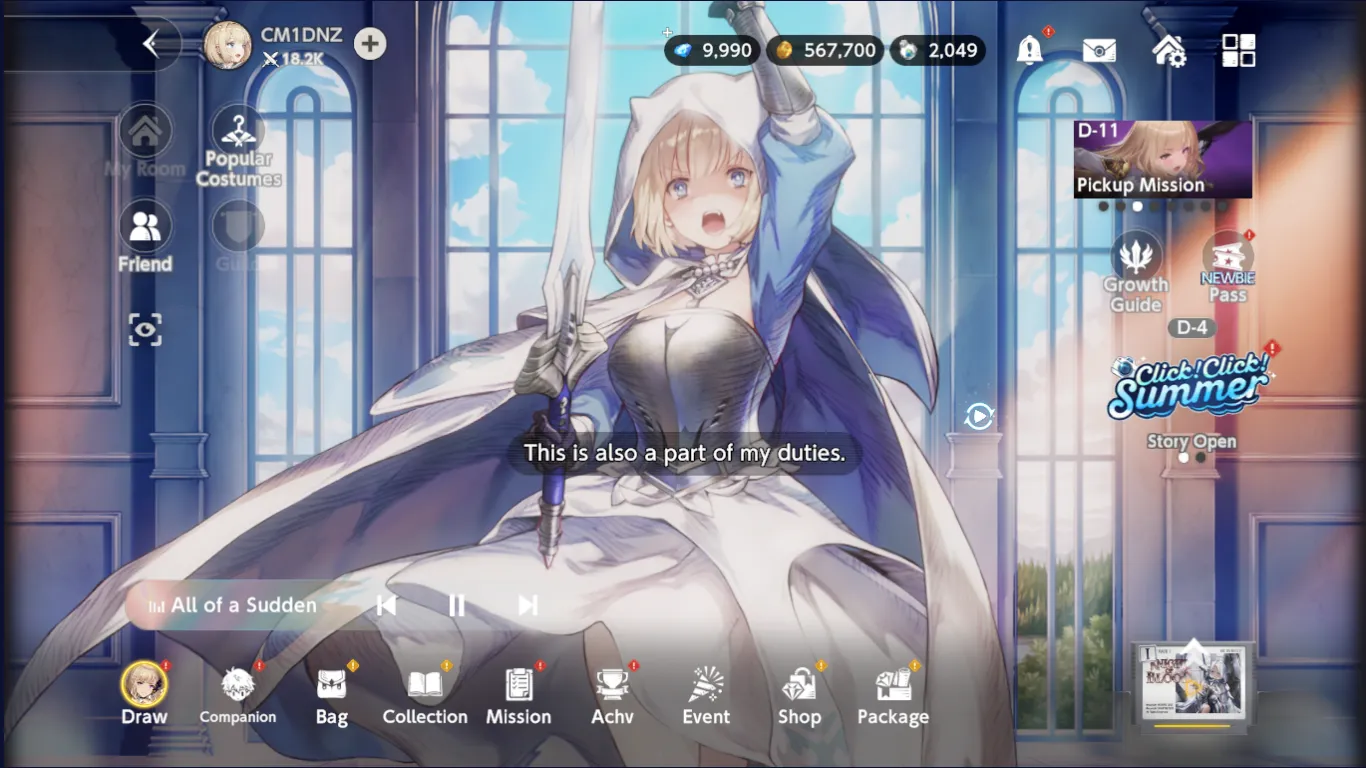The image size is (1366, 768).
Task: Toggle the hide-interface eye icon
Action: pos(145,330)
